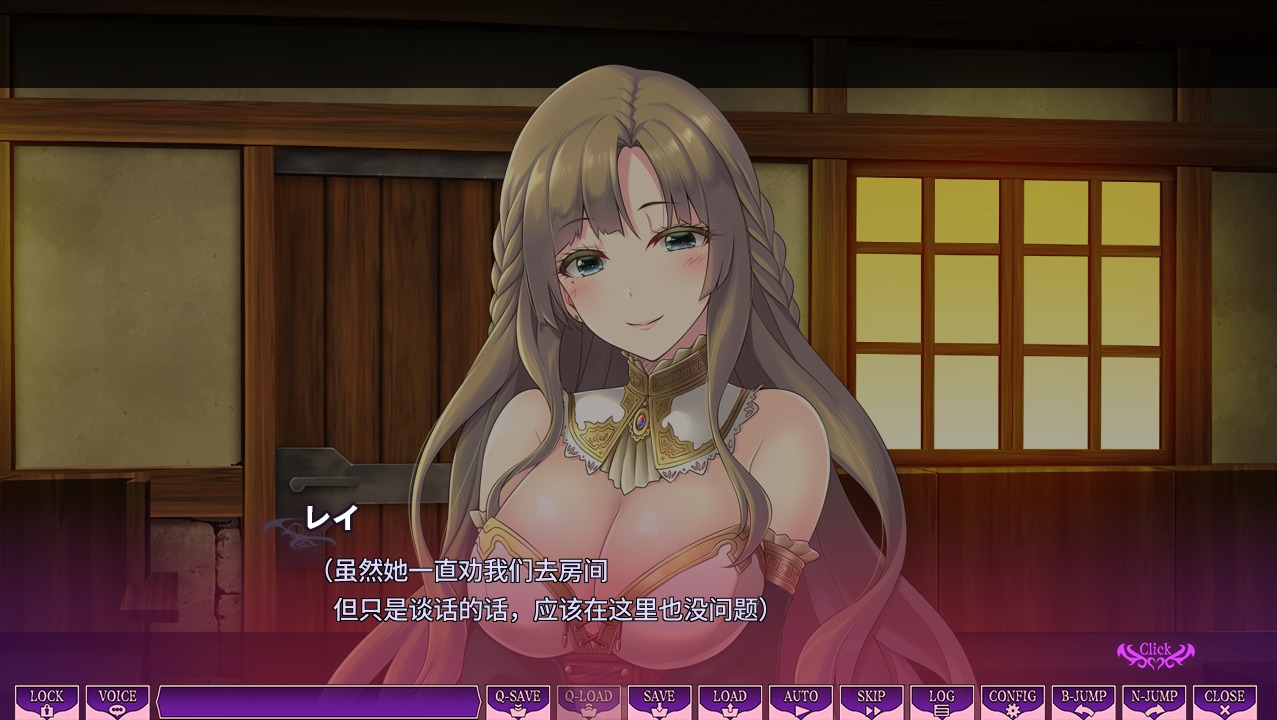1277x720 pixels.
Task: Jump to the next scene with N-JUMP
Action: pyautogui.click(x=1154, y=702)
